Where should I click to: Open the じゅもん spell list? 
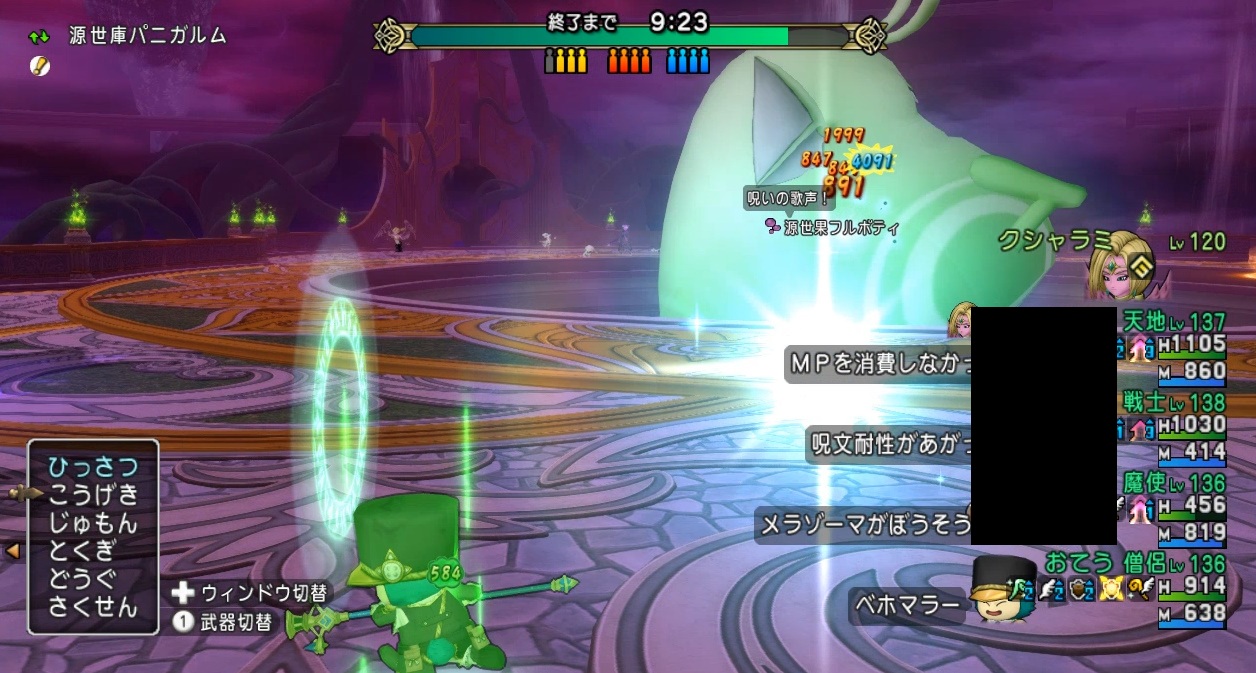(93, 523)
